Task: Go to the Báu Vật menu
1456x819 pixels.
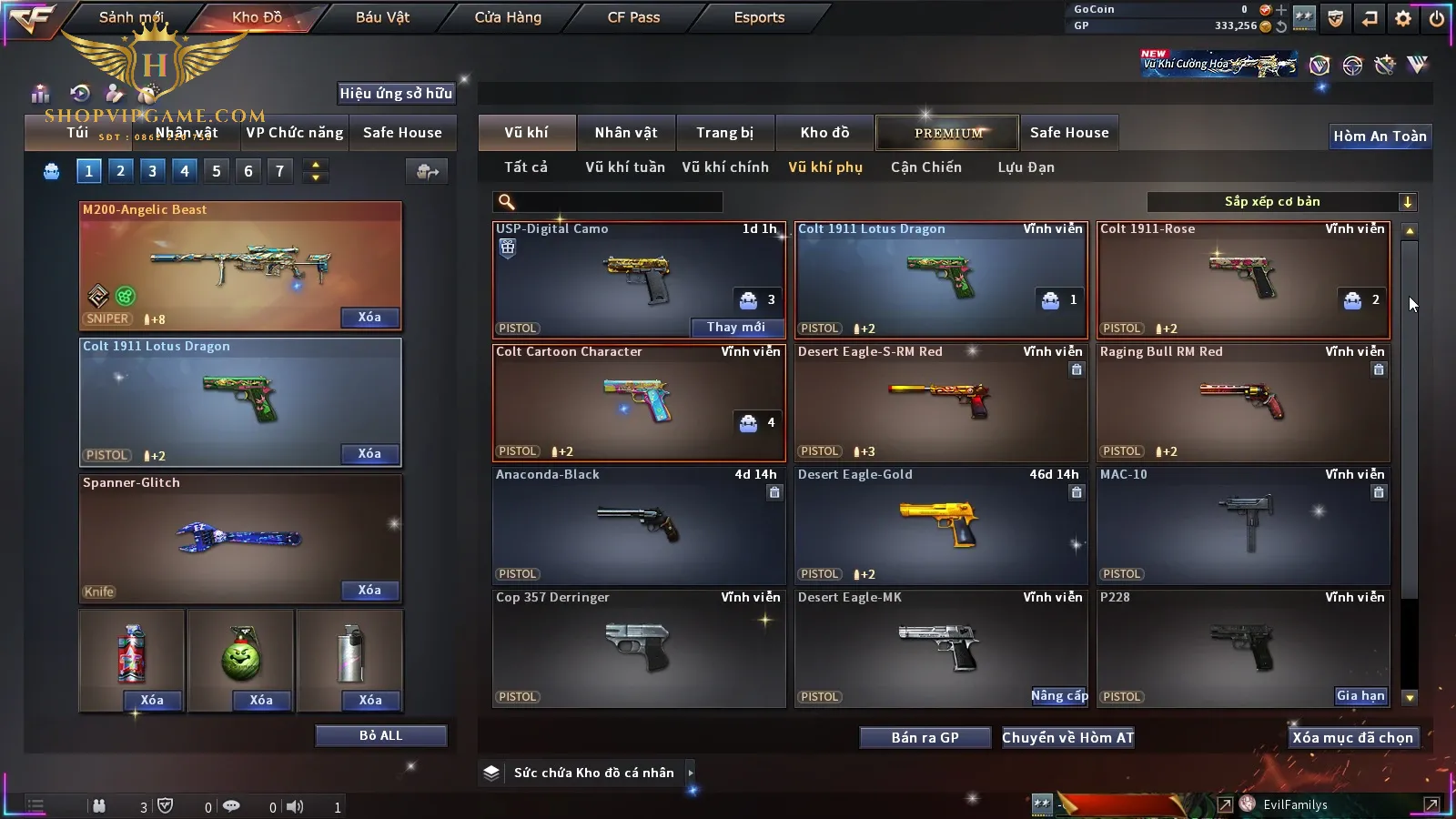Action: [x=382, y=17]
